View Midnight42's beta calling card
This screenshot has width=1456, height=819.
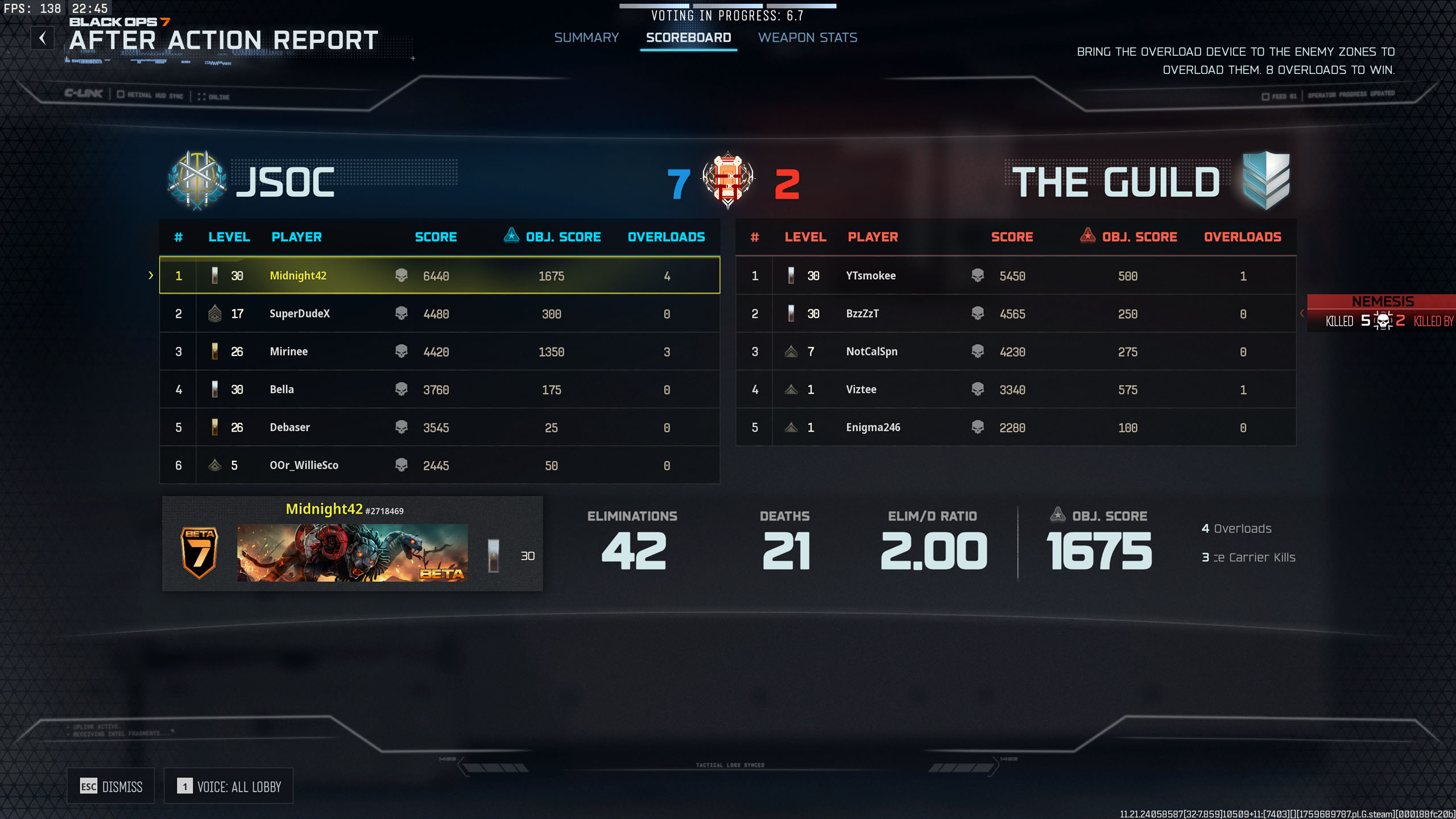[352, 552]
